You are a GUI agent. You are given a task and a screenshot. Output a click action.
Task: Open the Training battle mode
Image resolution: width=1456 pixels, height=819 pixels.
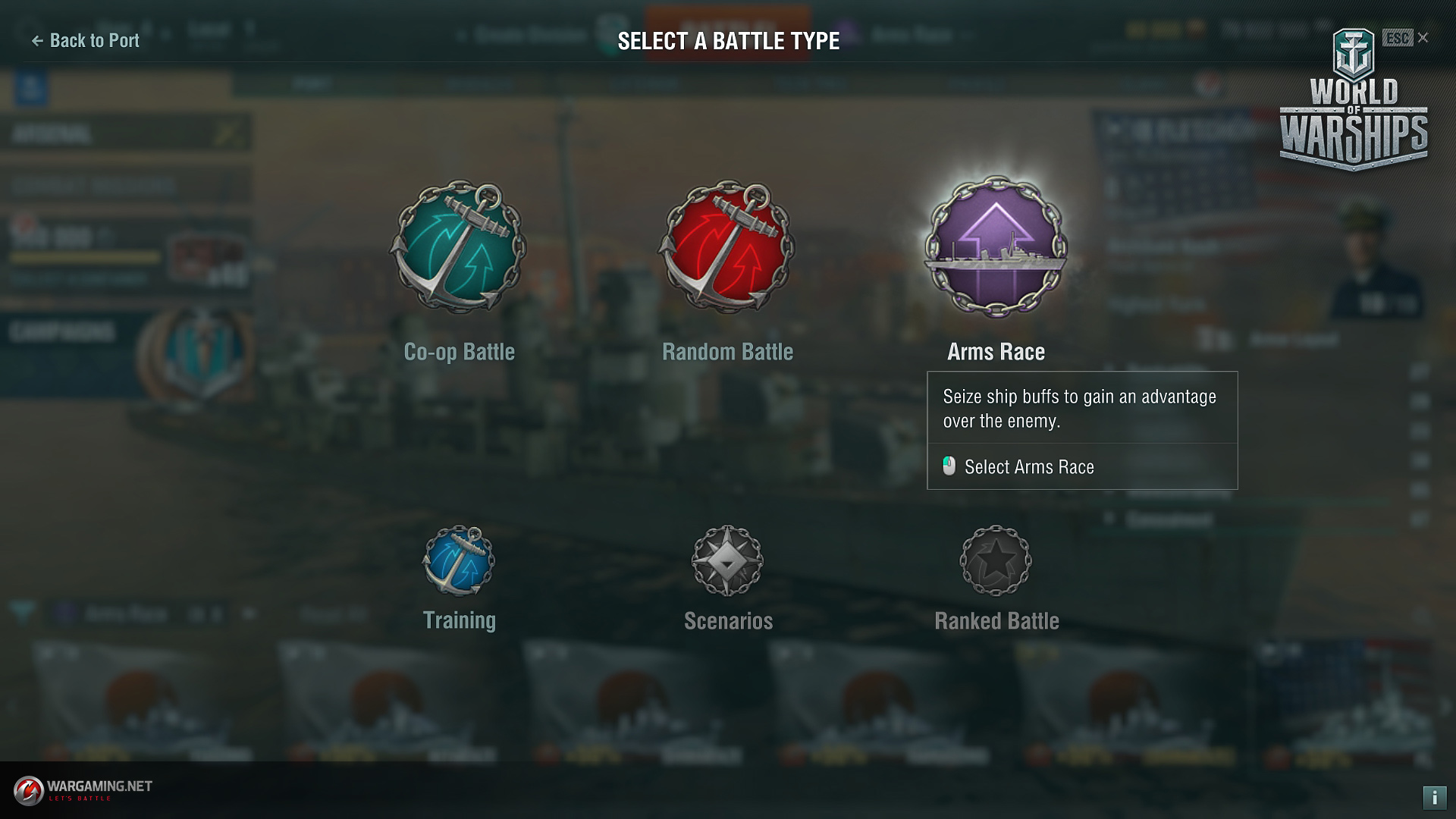(x=459, y=562)
